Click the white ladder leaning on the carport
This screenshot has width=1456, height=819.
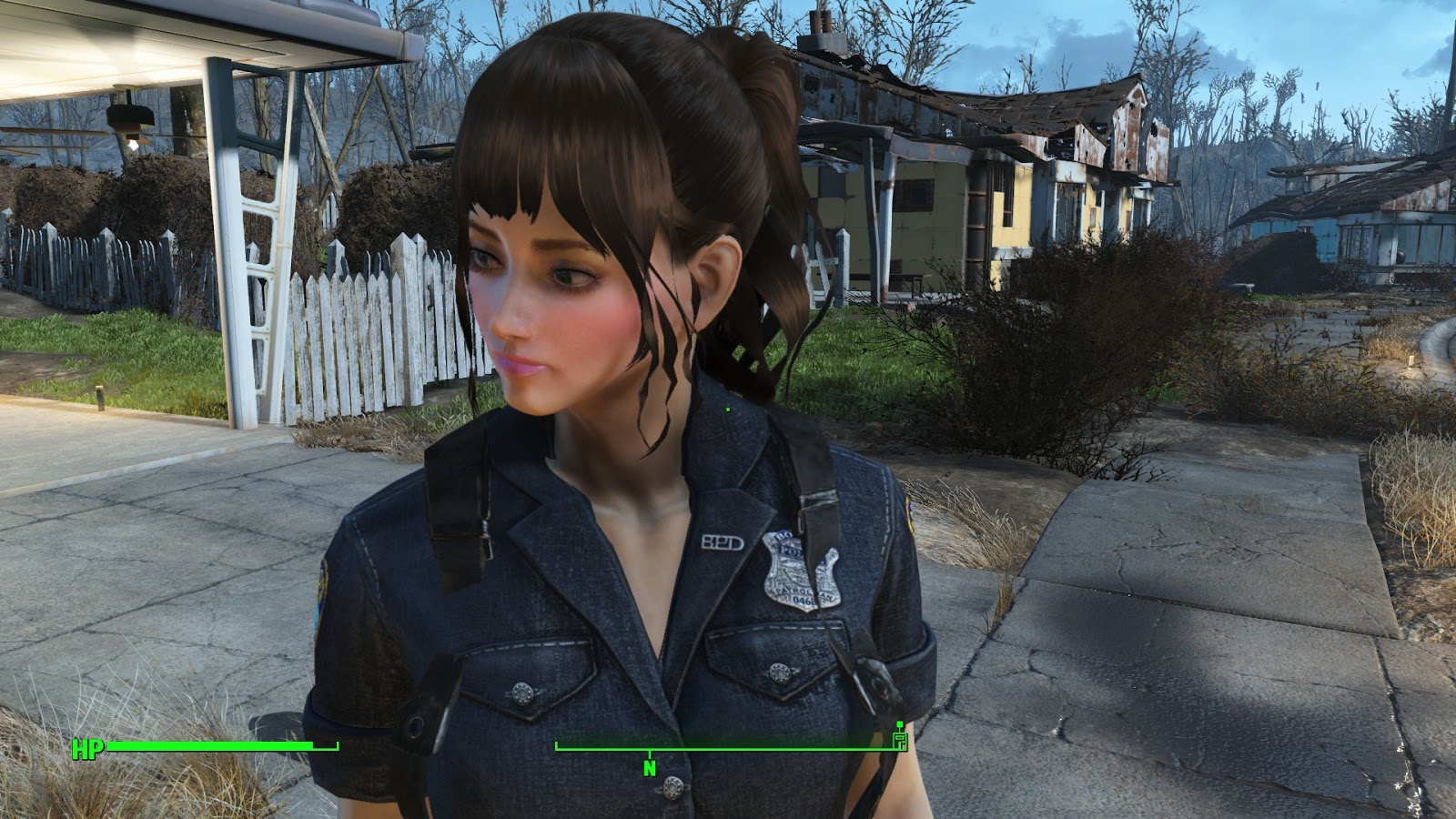pos(264,264)
